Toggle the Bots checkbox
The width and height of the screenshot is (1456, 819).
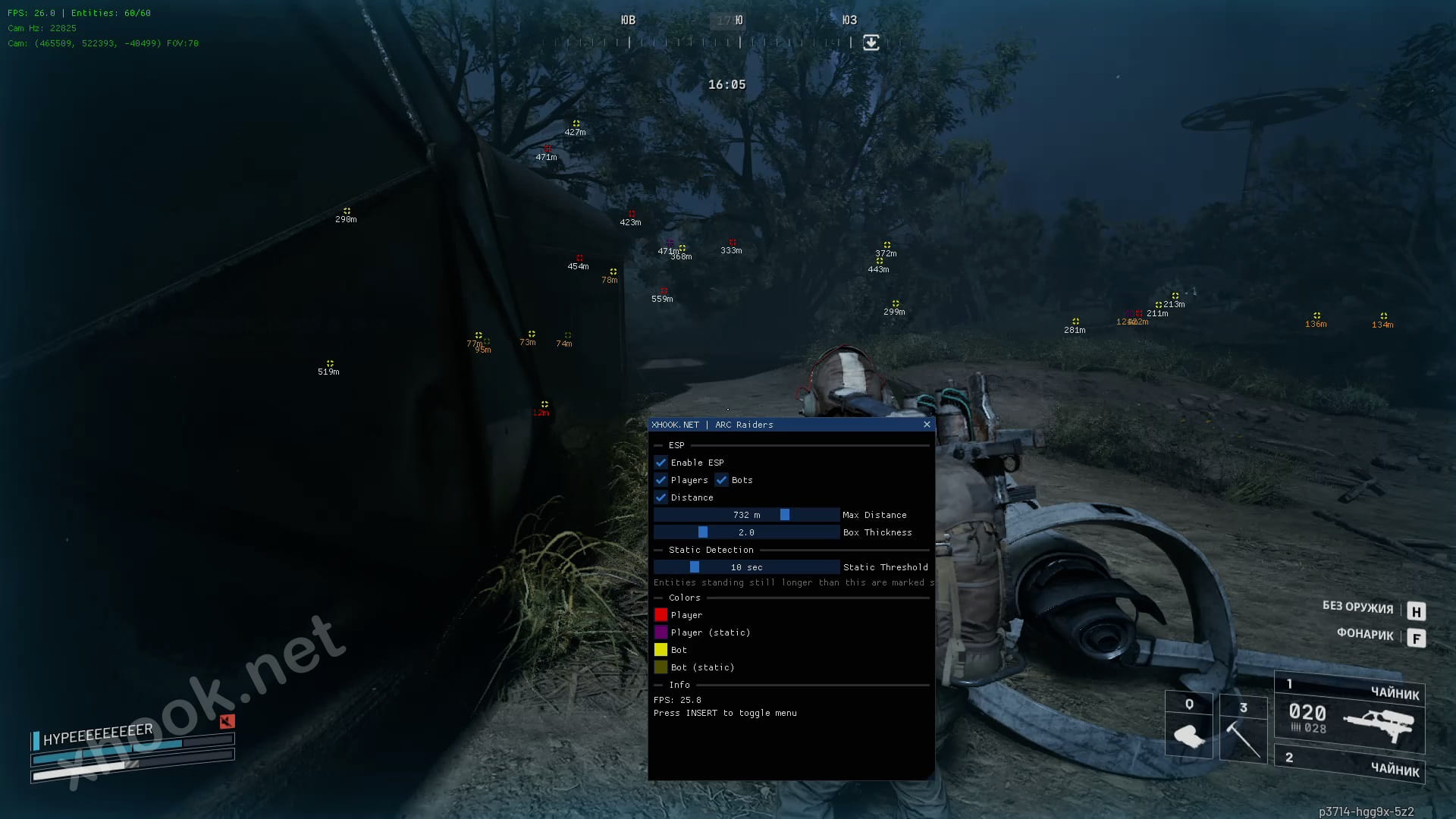[x=722, y=480]
